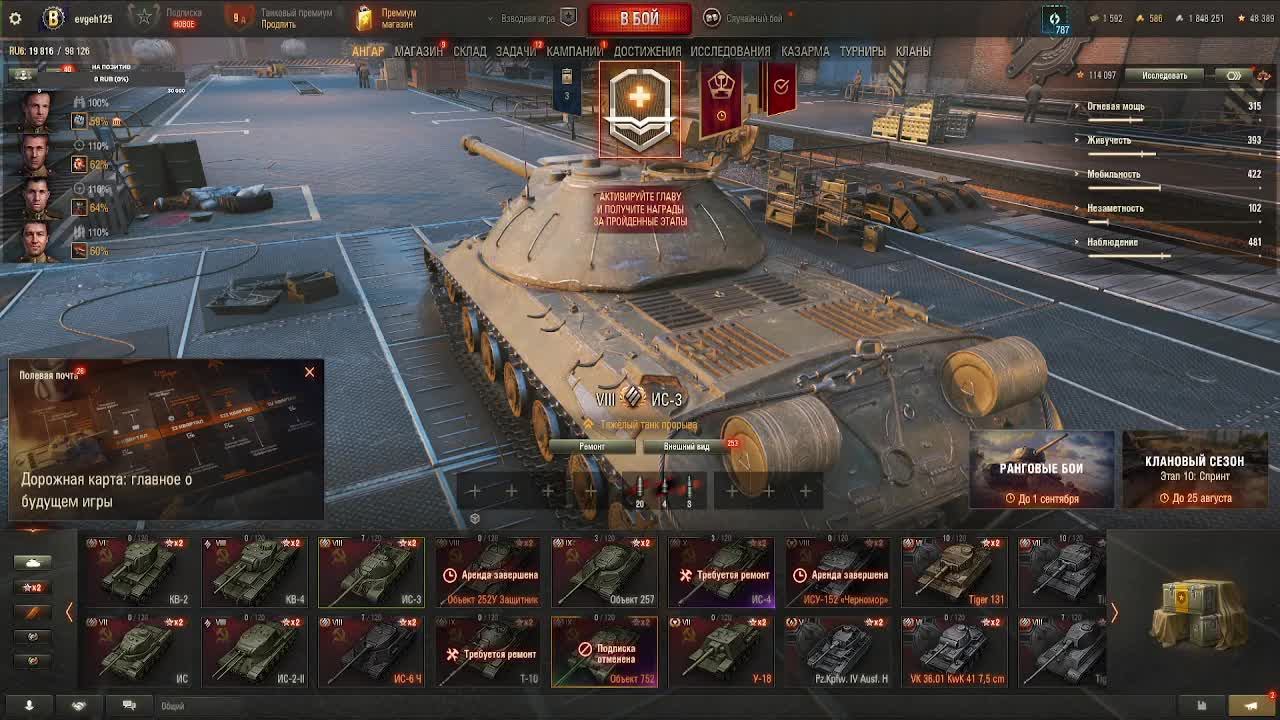Open the ЗАДАЧИ tab

click(x=515, y=51)
